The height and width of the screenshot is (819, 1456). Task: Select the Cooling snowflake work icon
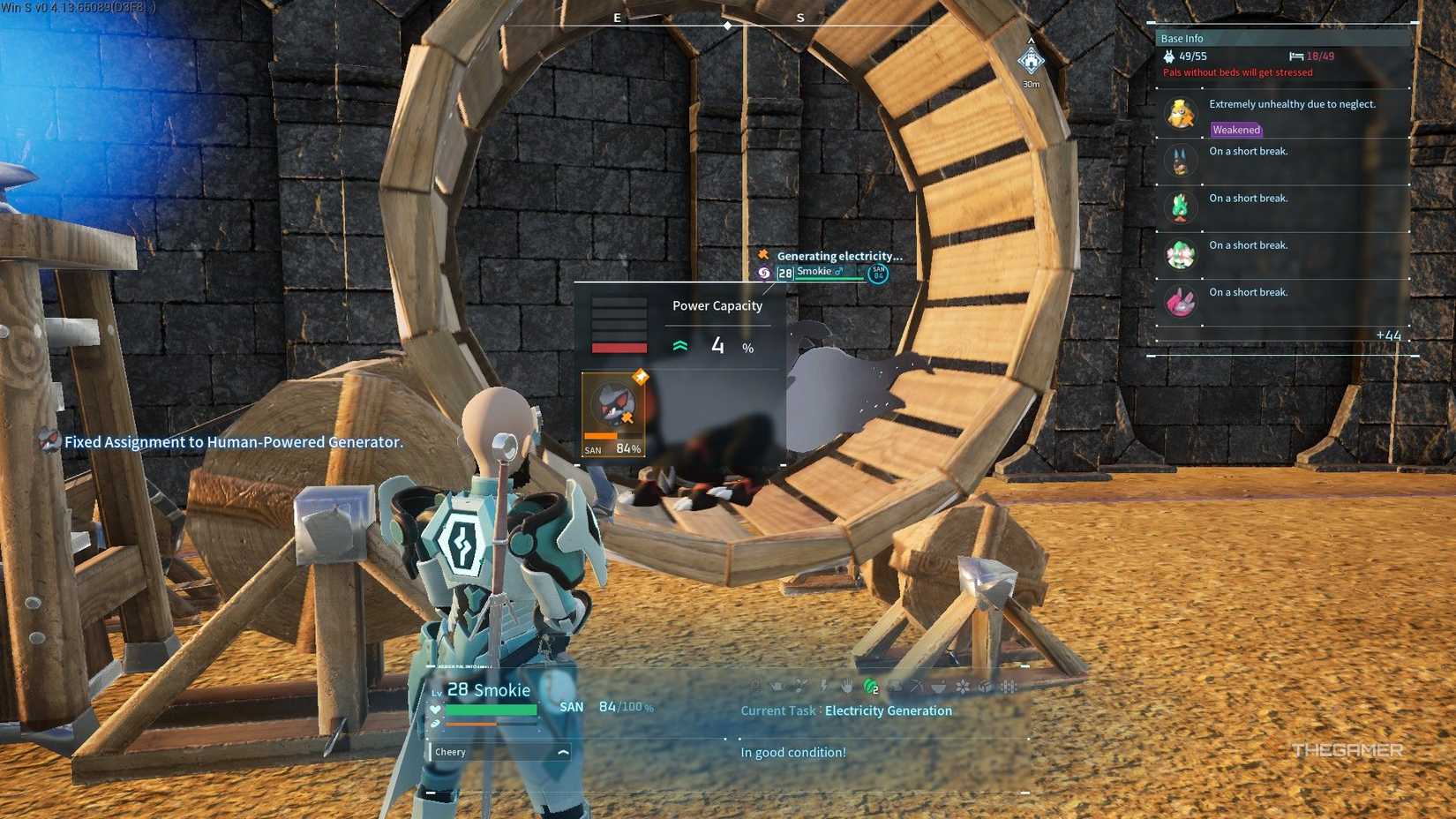pyautogui.click(x=963, y=686)
